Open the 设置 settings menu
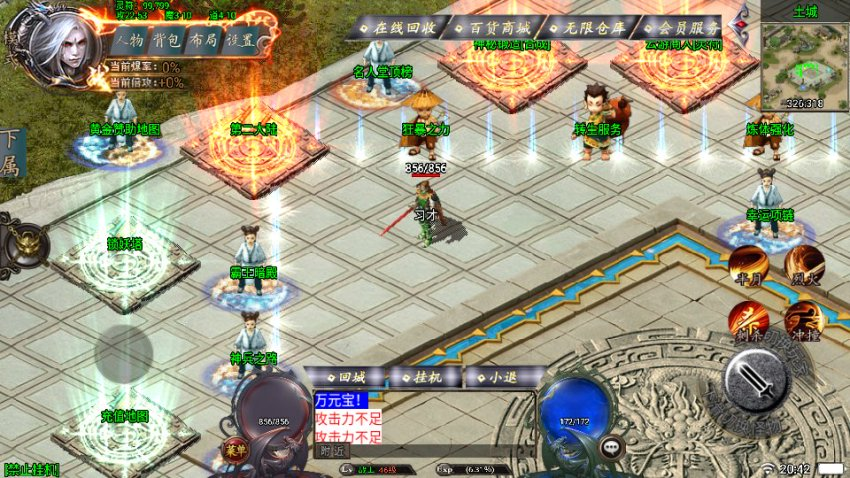This screenshot has width=850, height=478. pos(239,41)
